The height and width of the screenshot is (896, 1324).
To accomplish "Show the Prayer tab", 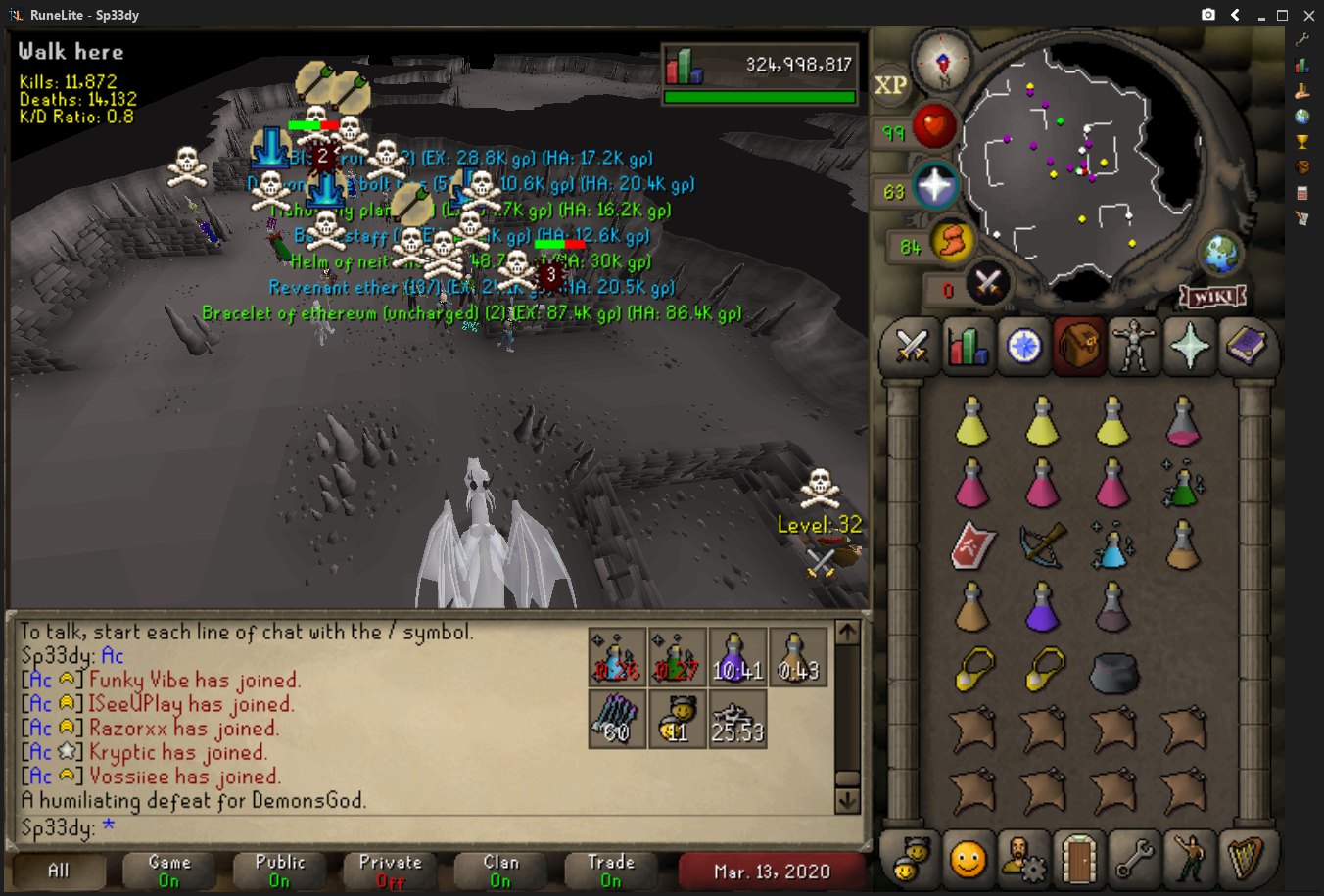I will (x=1190, y=347).
